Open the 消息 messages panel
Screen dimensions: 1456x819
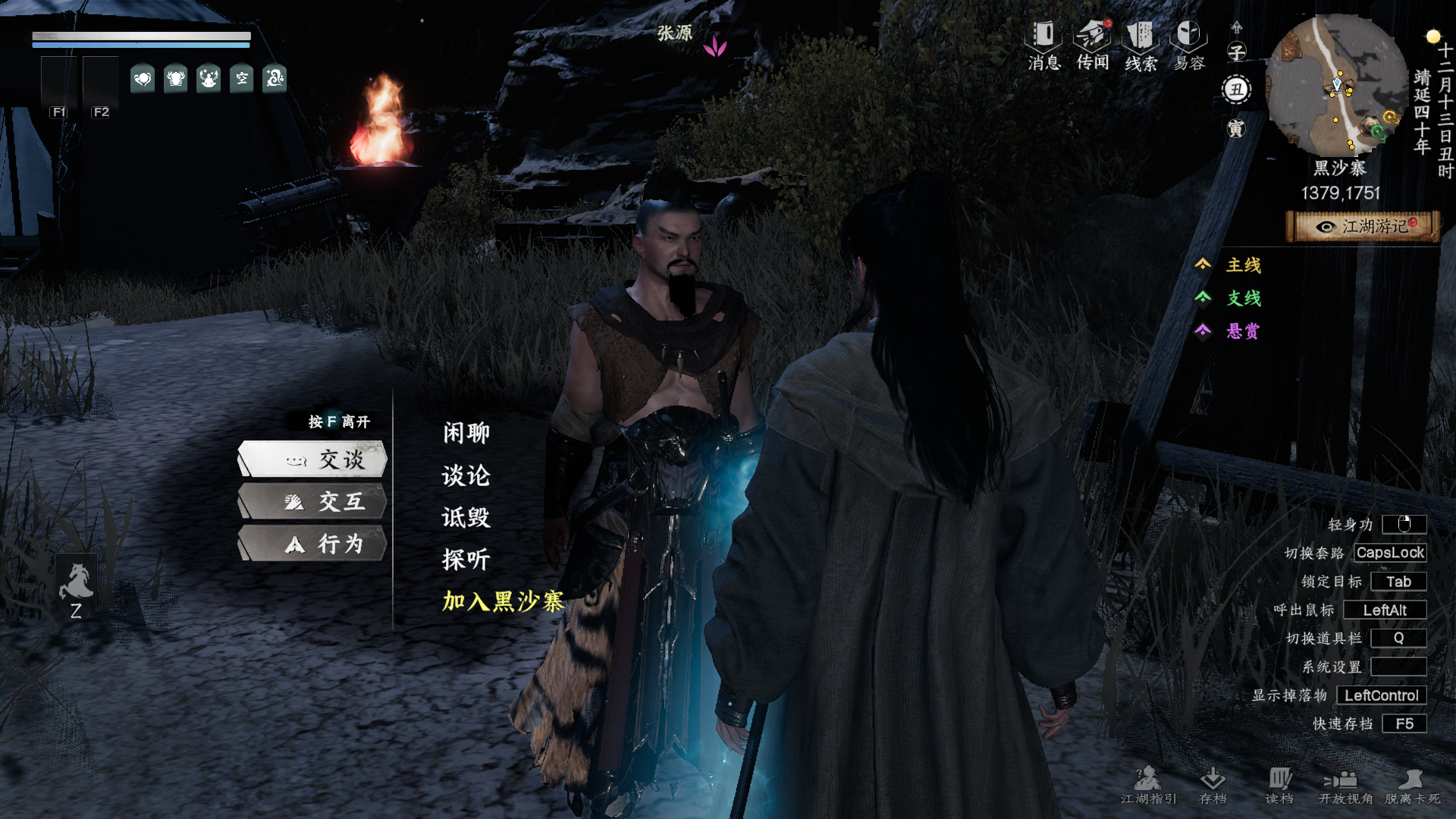[x=1043, y=45]
